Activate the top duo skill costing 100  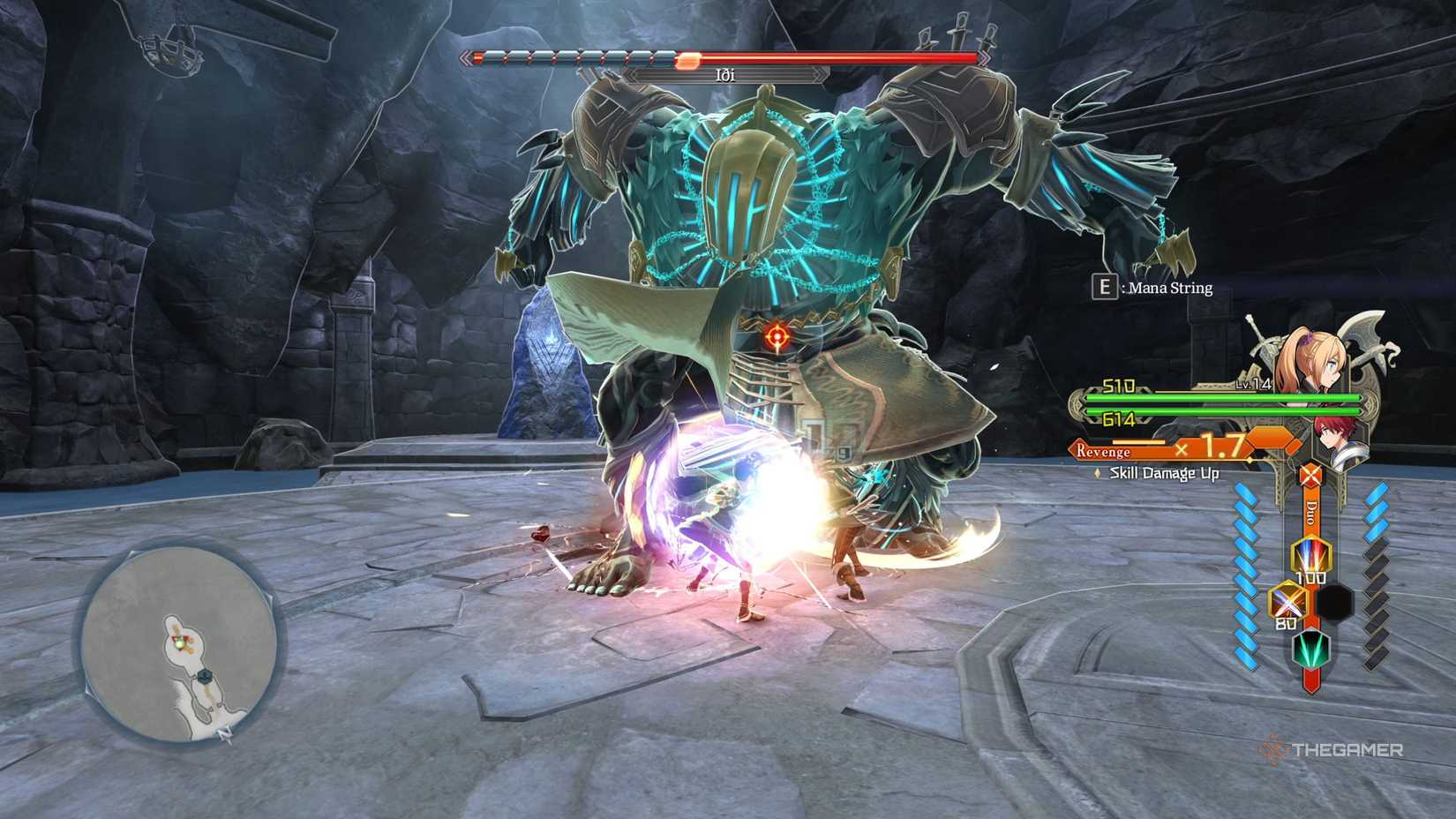click(x=1310, y=556)
